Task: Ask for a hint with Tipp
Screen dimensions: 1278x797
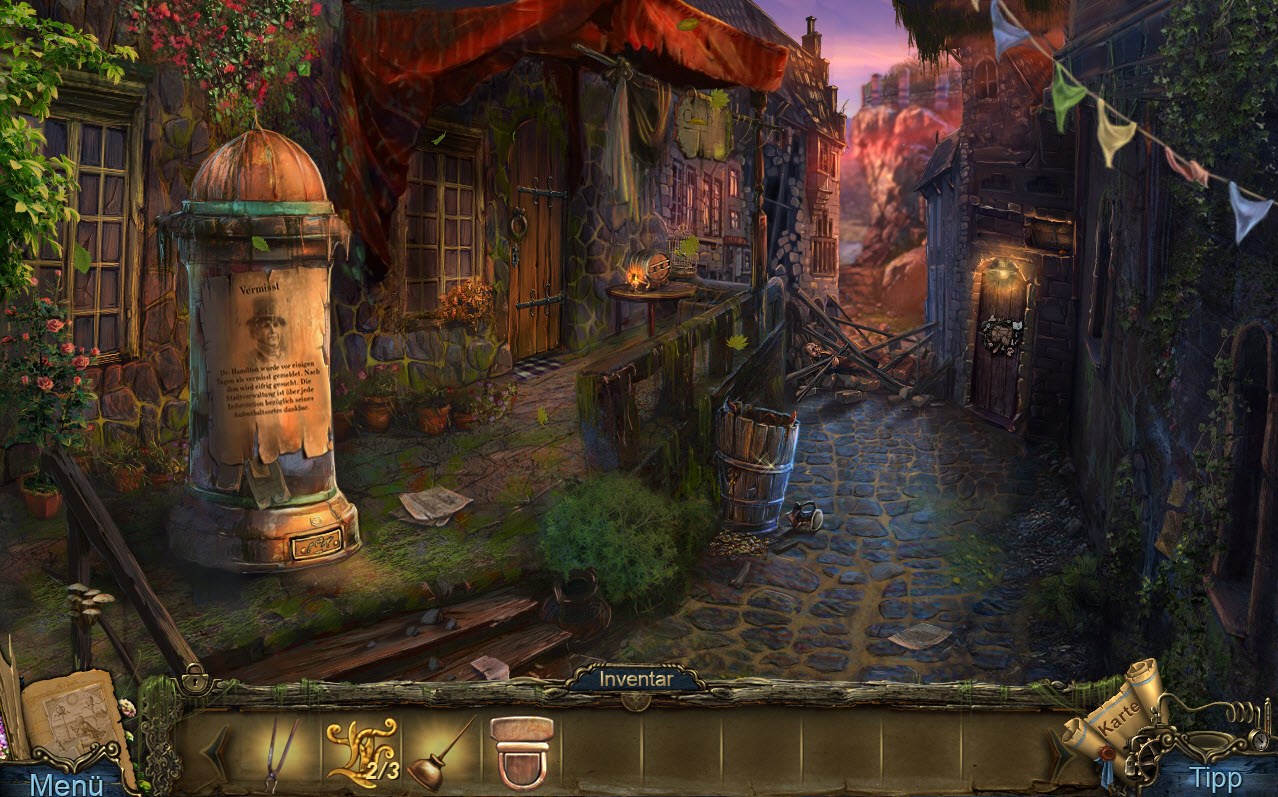Action: (x=1214, y=777)
